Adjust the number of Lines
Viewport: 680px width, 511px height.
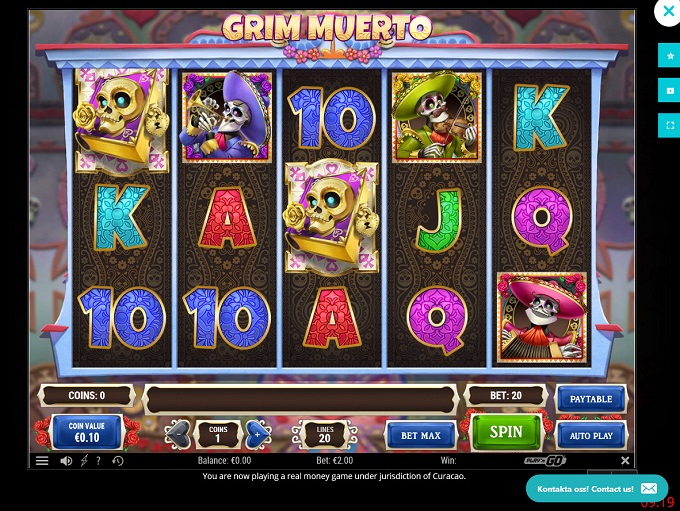(324, 434)
